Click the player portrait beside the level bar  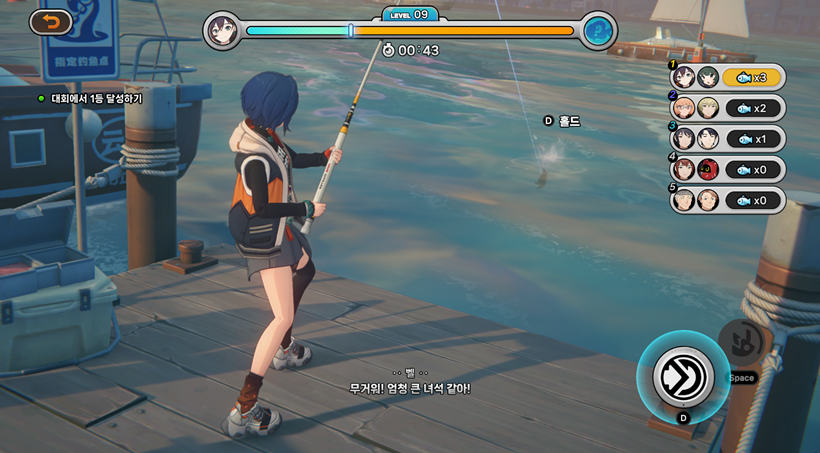pos(222,30)
